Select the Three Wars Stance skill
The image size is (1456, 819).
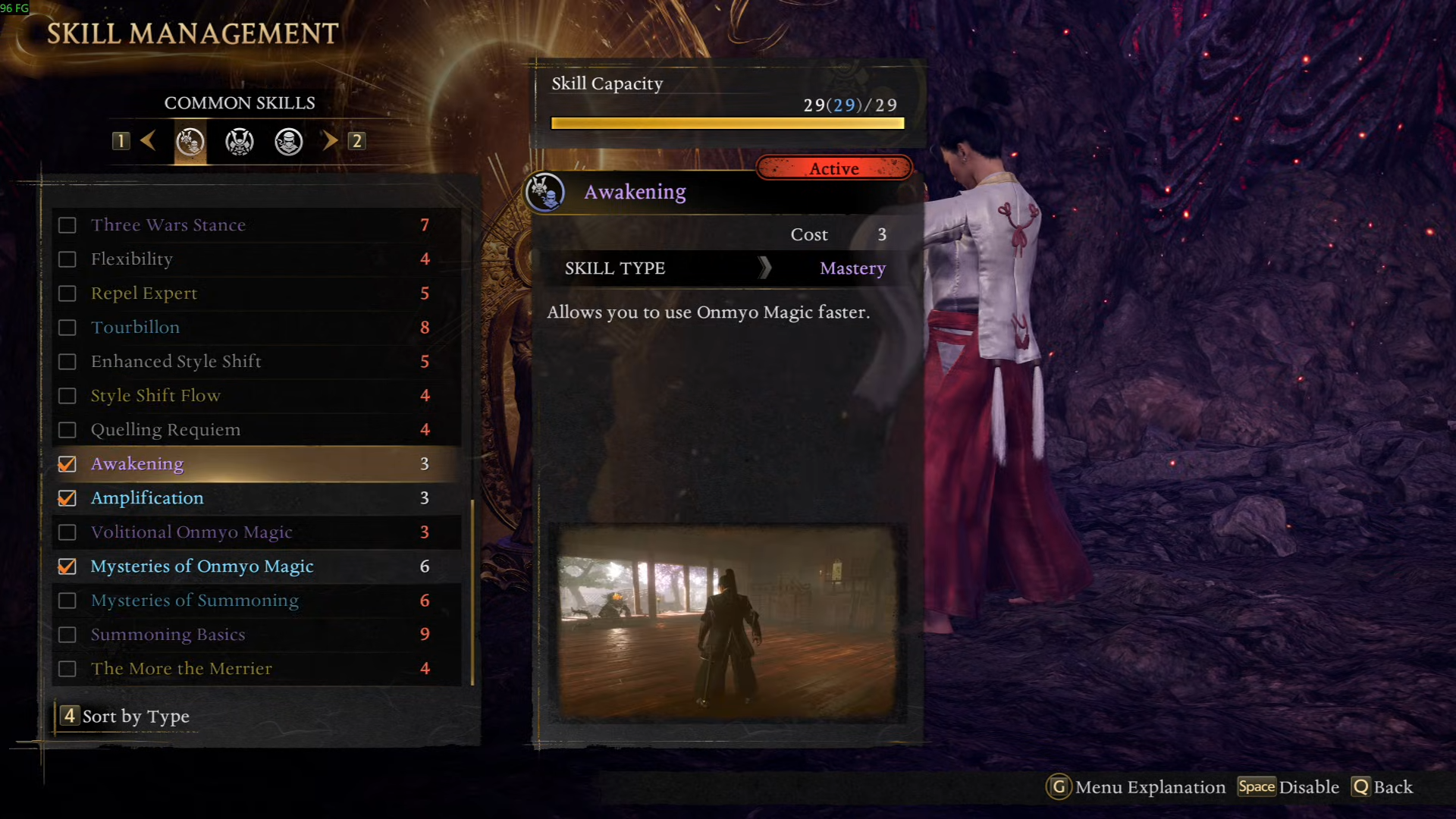click(x=168, y=225)
